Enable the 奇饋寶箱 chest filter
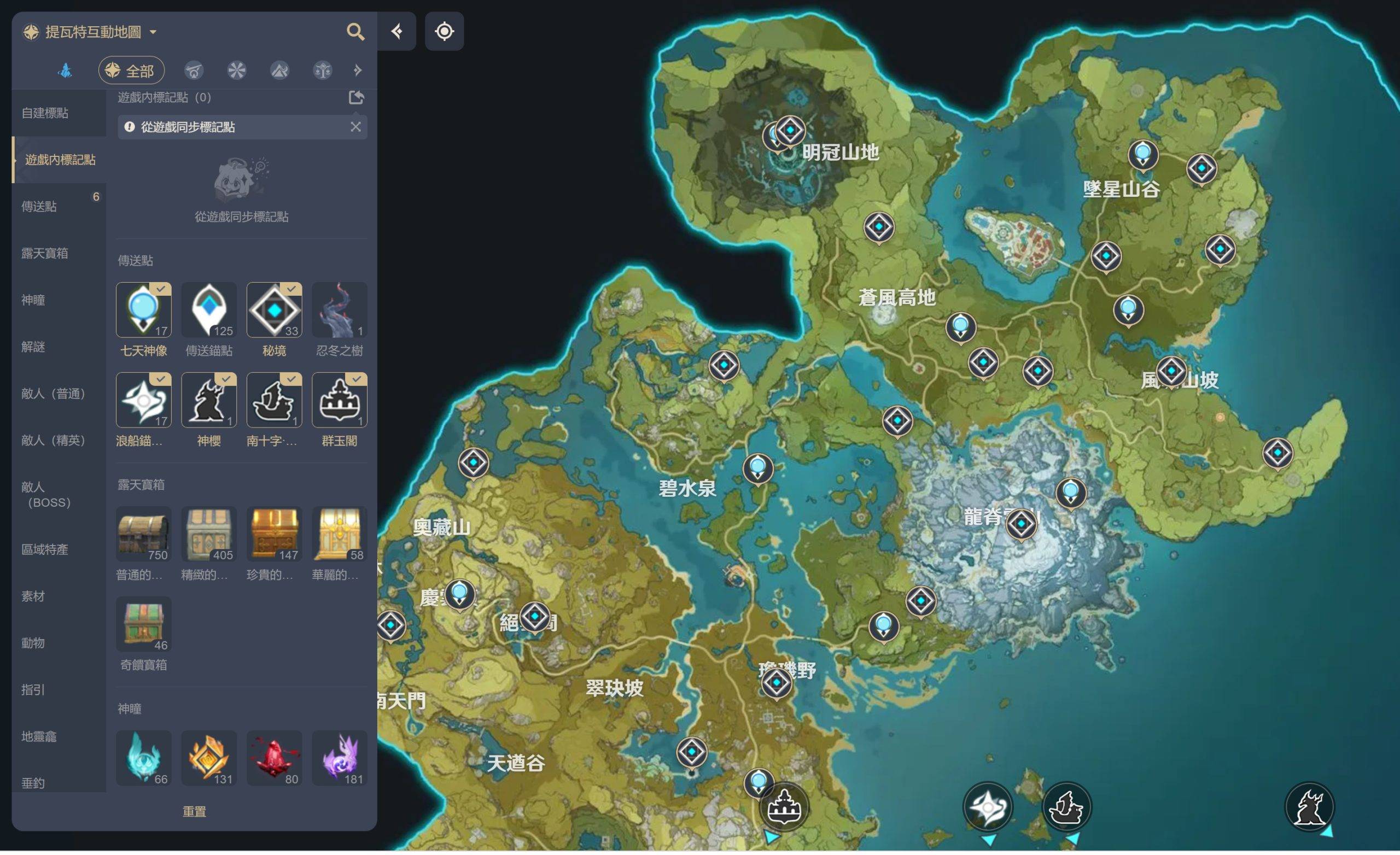This screenshot has width=1400, height=855. pyautogui.click(x=143, y=624)
